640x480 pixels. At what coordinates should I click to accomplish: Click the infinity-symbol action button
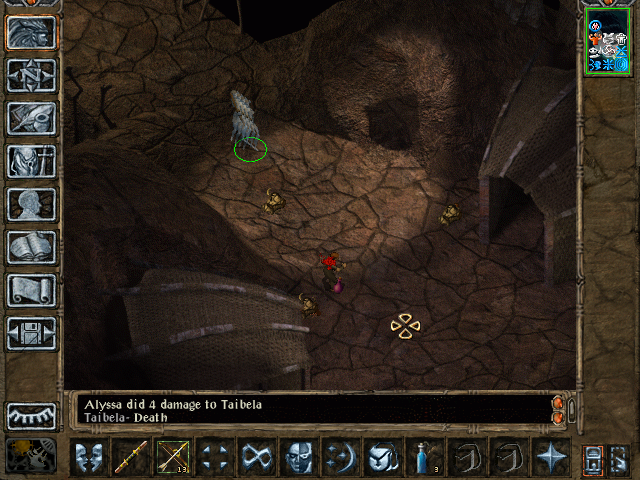(256, 457)
